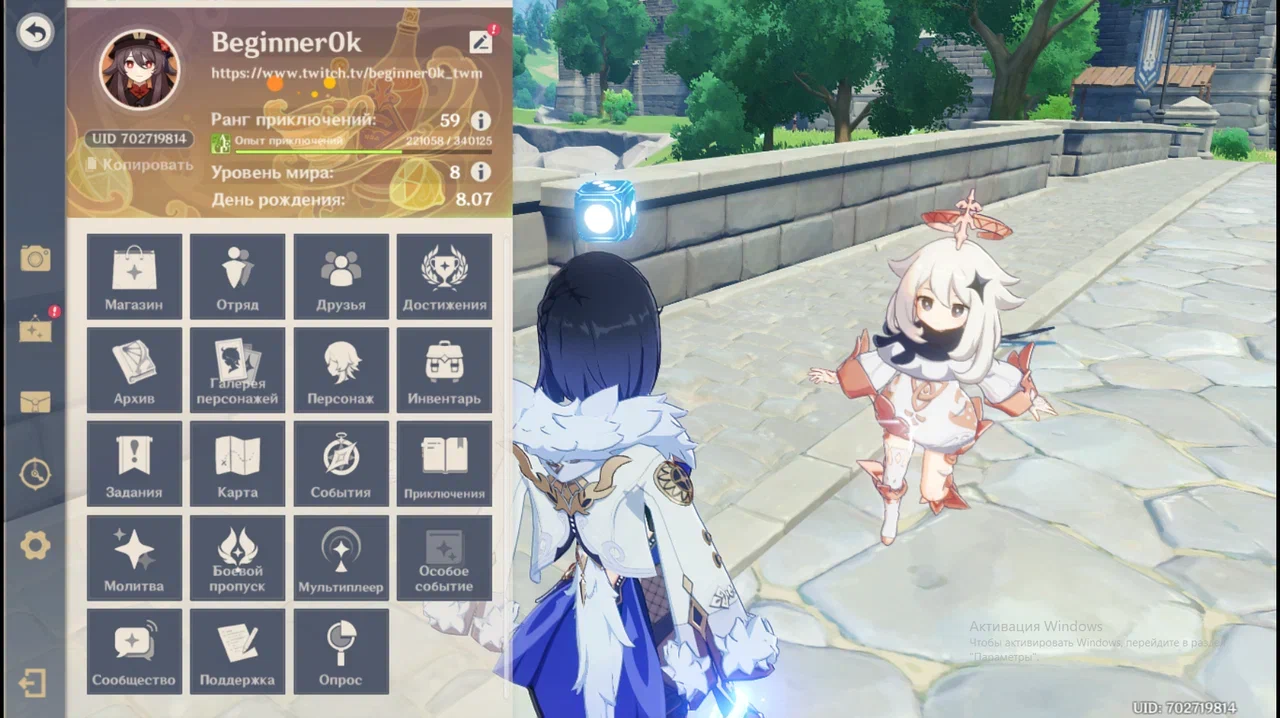This screenshot has height=718, width=1280.
Task: Launch photo mode with camera icon
Action: 35,259
